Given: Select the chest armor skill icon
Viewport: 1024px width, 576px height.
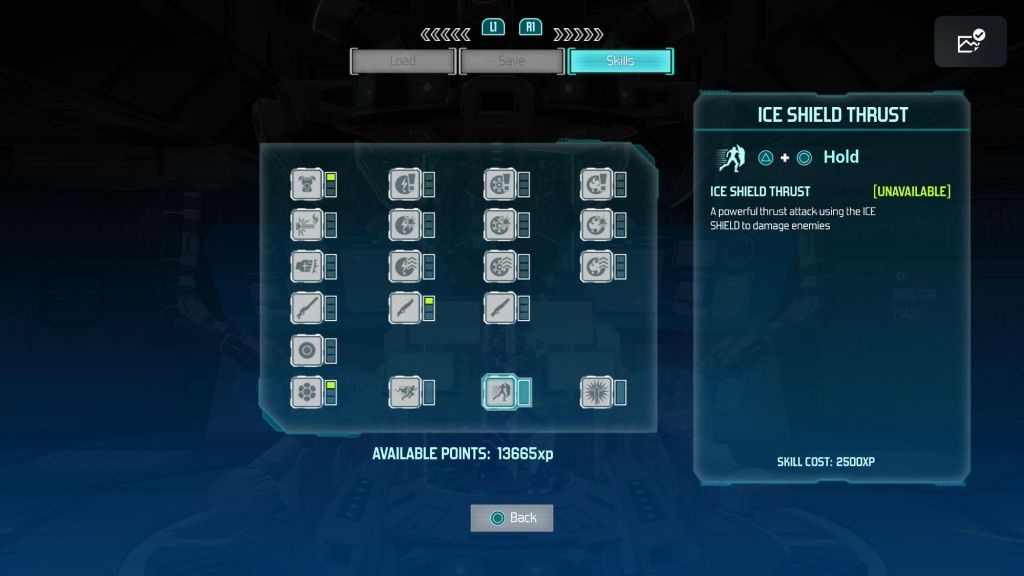Looking at the screenshot, I should pyautogui.click(x=306, y=184).
